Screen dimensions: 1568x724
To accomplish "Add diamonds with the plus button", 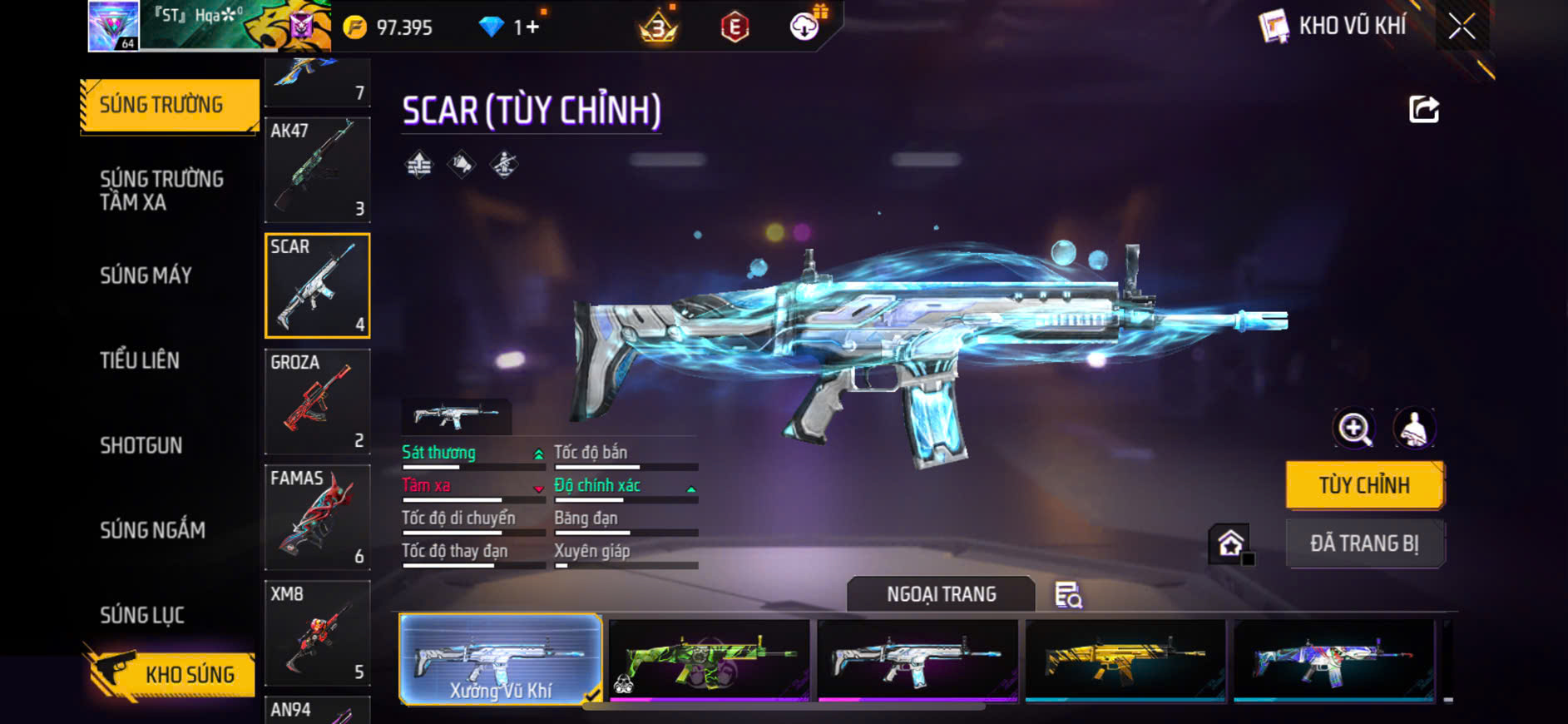I will click(x=532, y=27).
